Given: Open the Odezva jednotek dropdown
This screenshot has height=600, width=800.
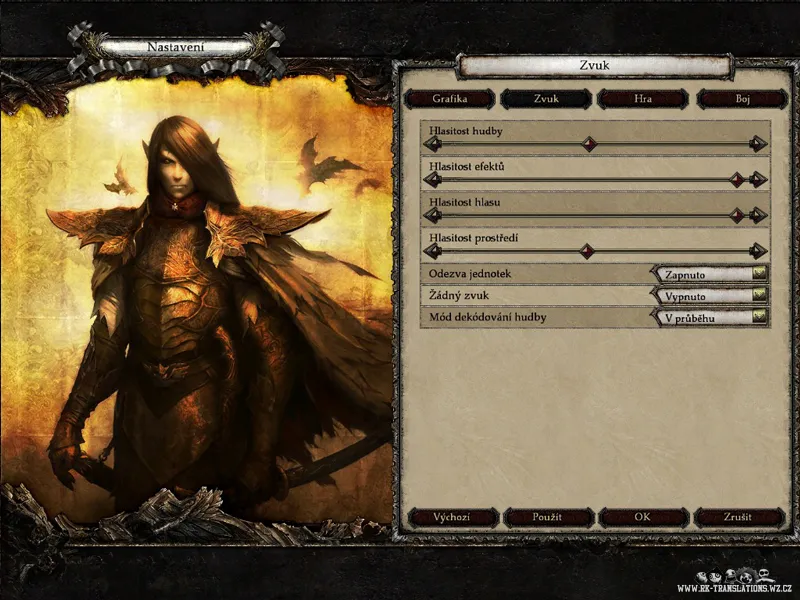Looking at the screenshot, I should pyautogui.click(x=709, y=274).
